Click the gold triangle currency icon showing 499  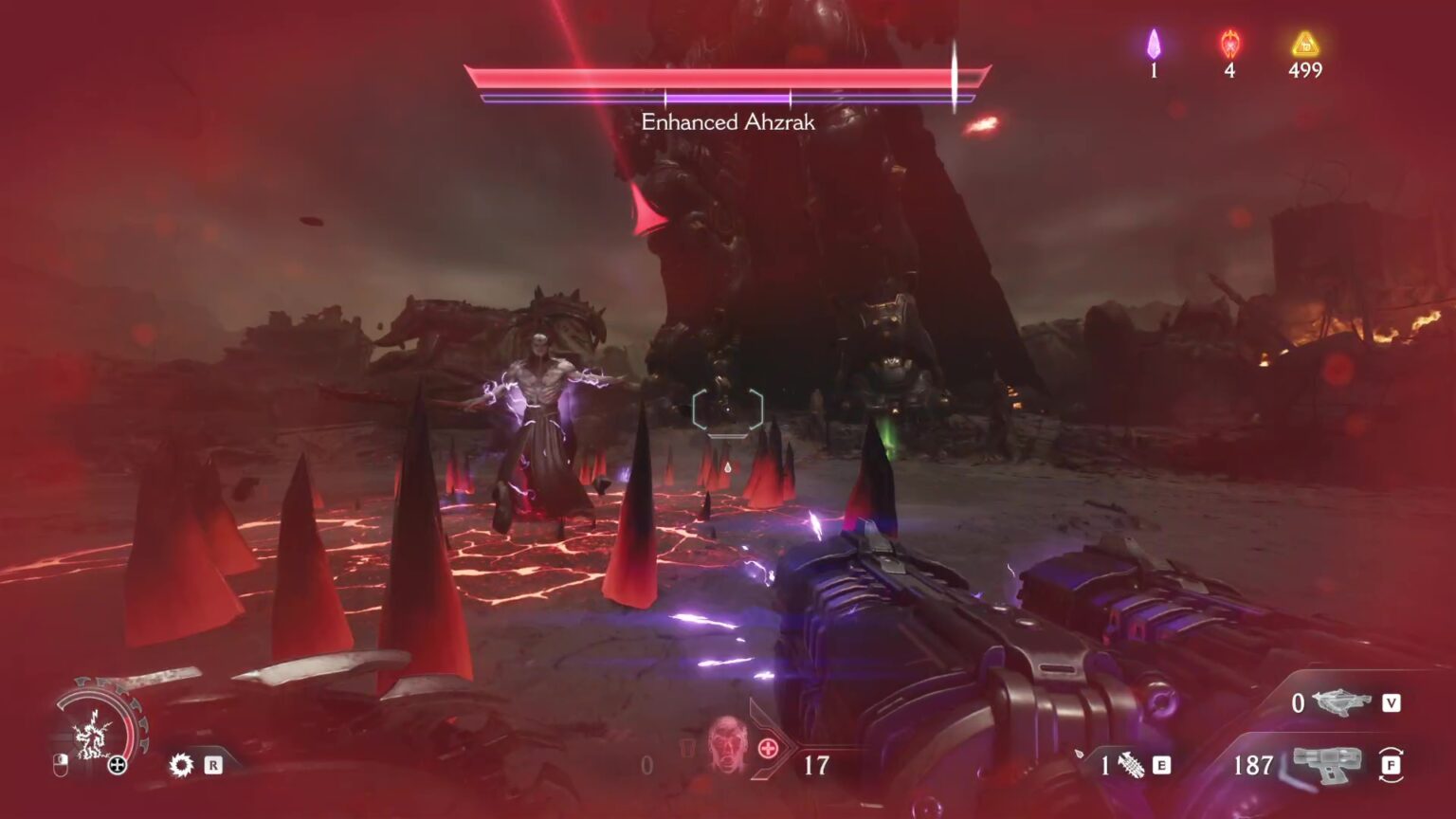pyautogui.click(x=1306, y=43)
